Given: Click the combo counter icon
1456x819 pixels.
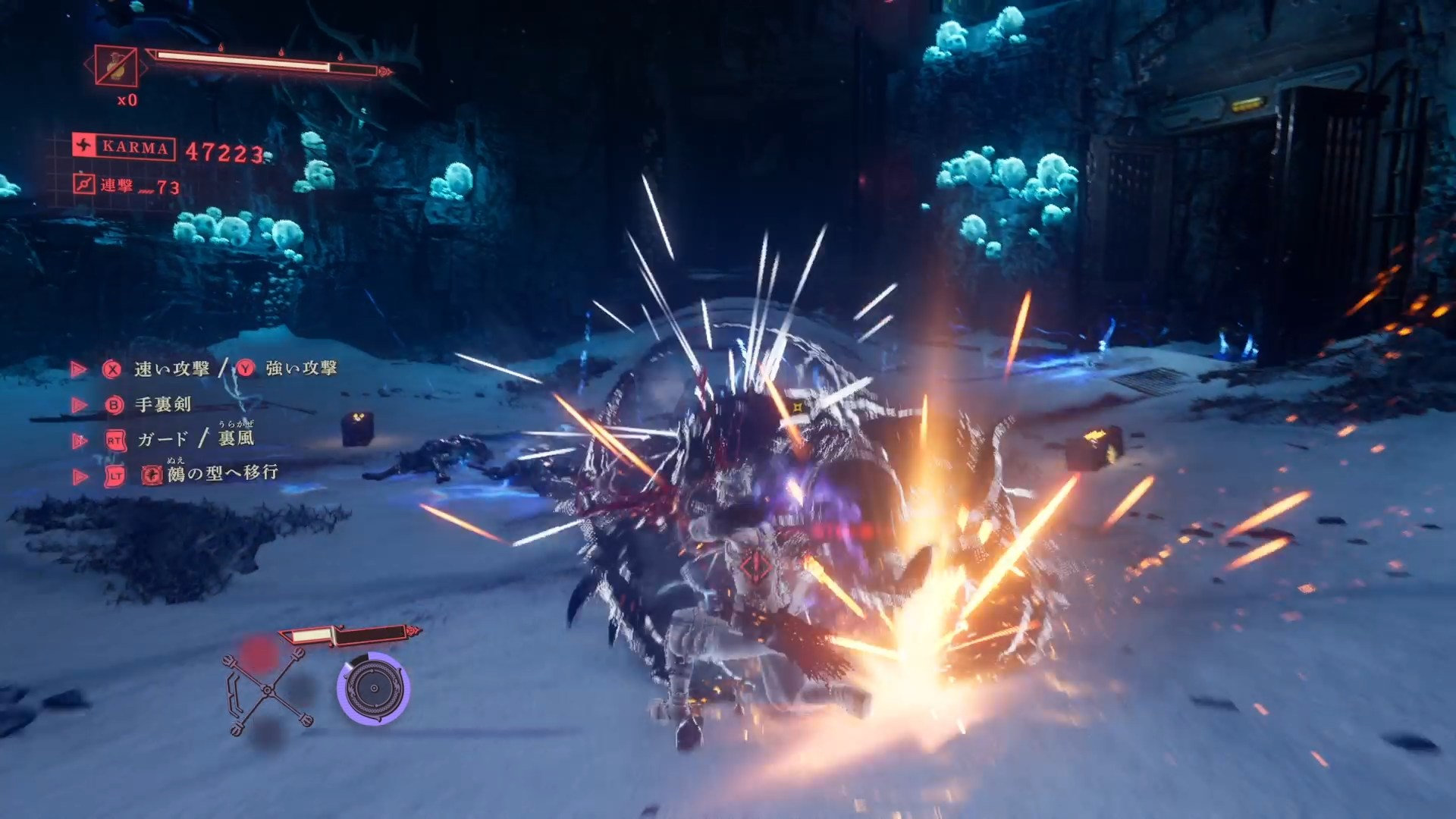Looking at the screenshot, I should [x=84, y=184].
